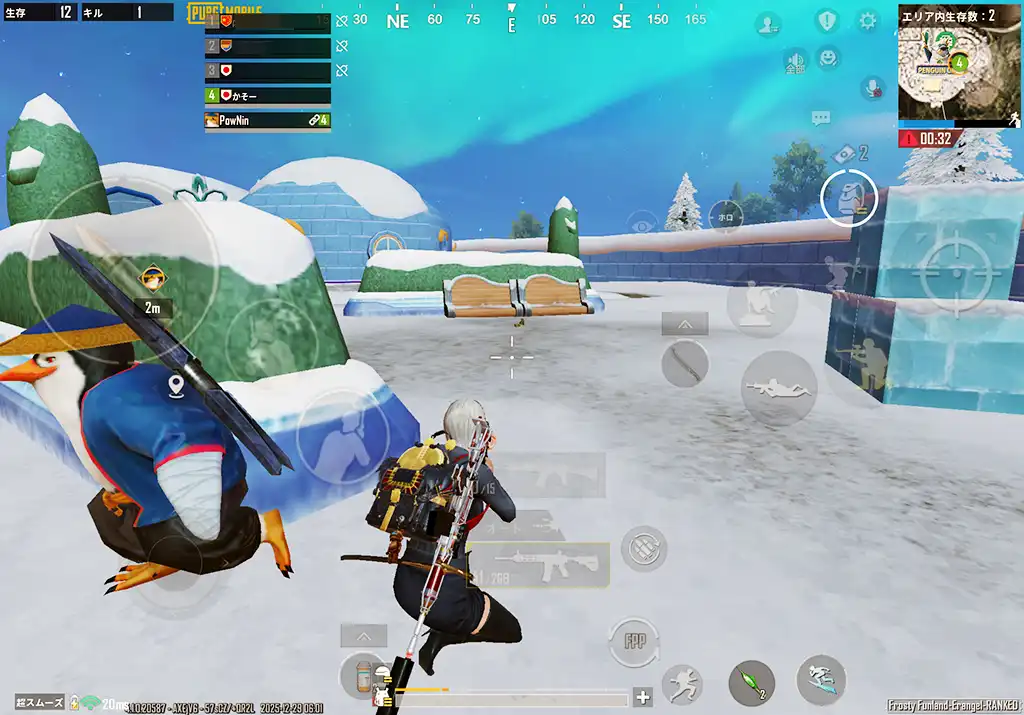1024x715 pixels.
Task: Tap the bullets ammo-type button
Action: point(643,549)
